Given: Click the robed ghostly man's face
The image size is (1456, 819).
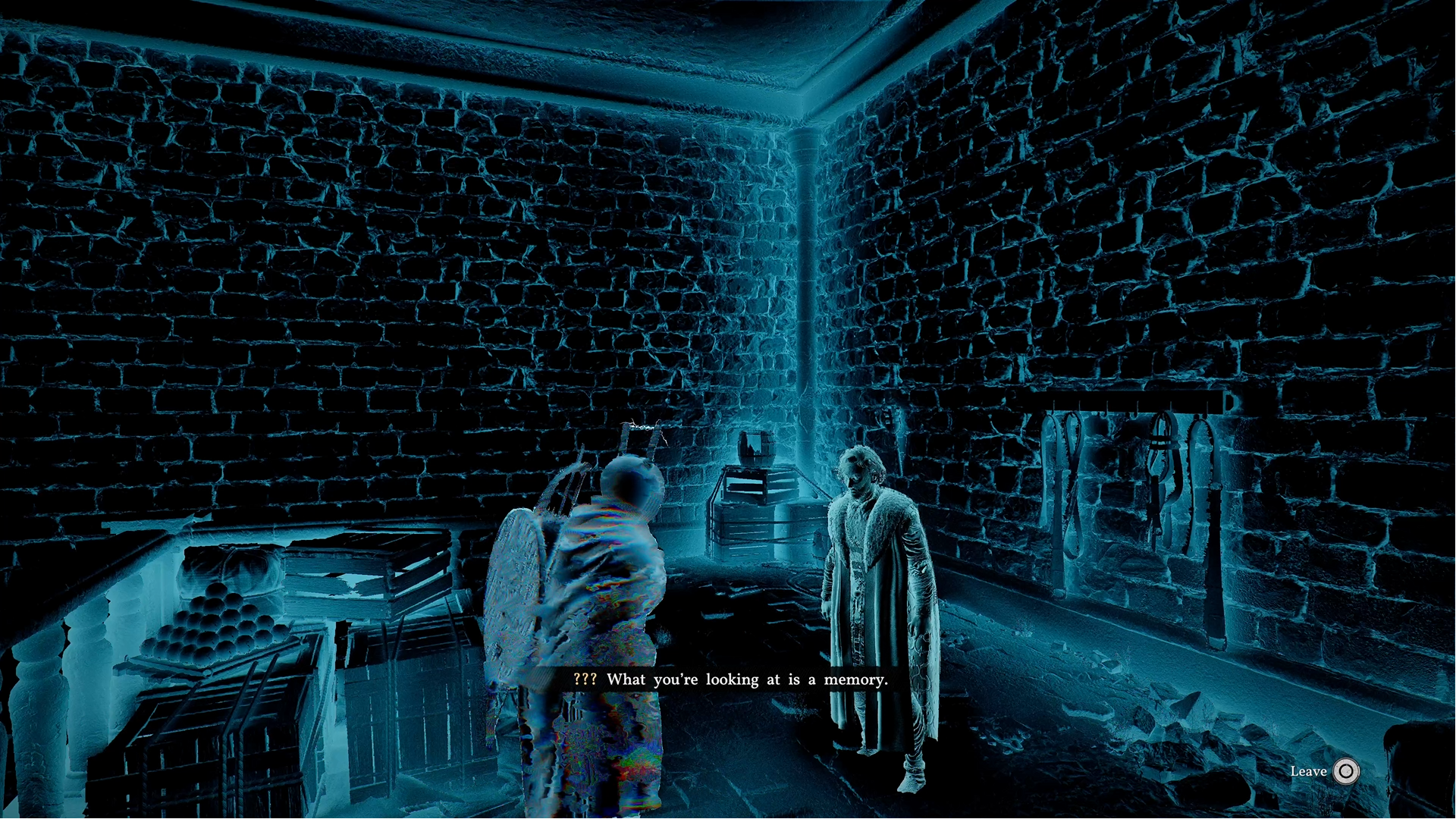Looking at the screenshot, I should [x=861, y=474].
